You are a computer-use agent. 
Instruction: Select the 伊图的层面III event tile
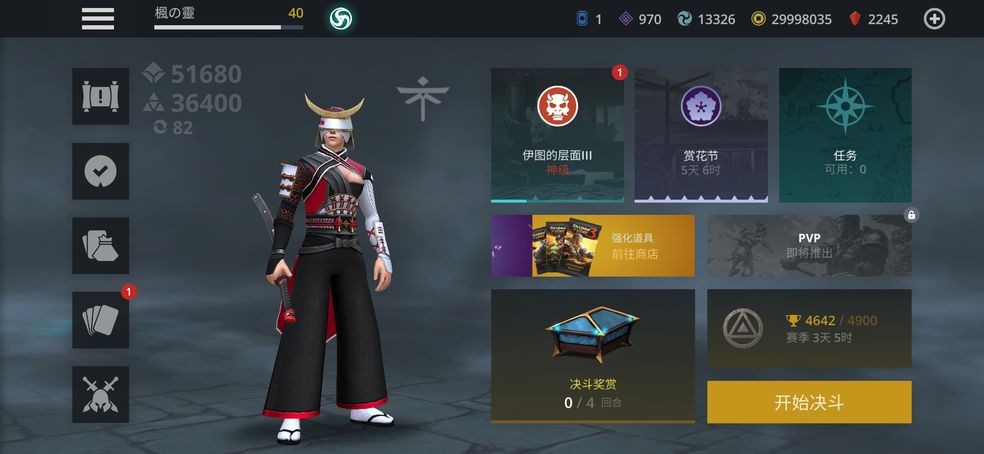558,135
